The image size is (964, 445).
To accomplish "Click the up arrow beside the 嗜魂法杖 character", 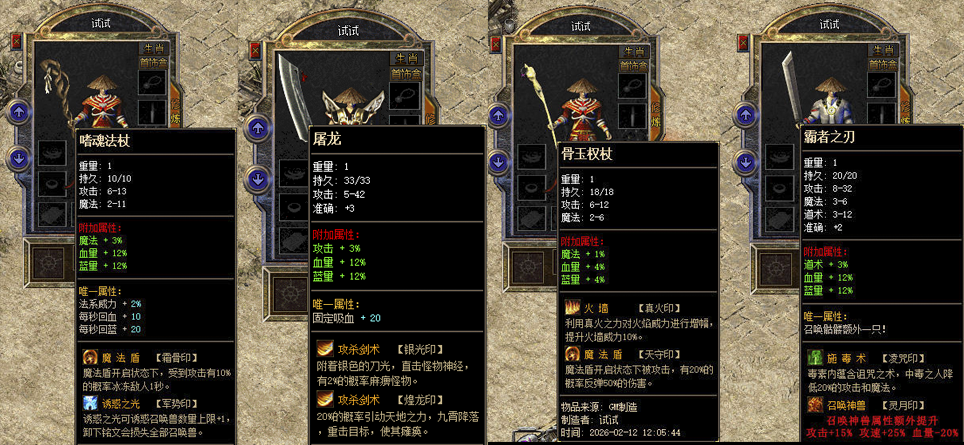I will pyautogui.click(x=18, y=112).
